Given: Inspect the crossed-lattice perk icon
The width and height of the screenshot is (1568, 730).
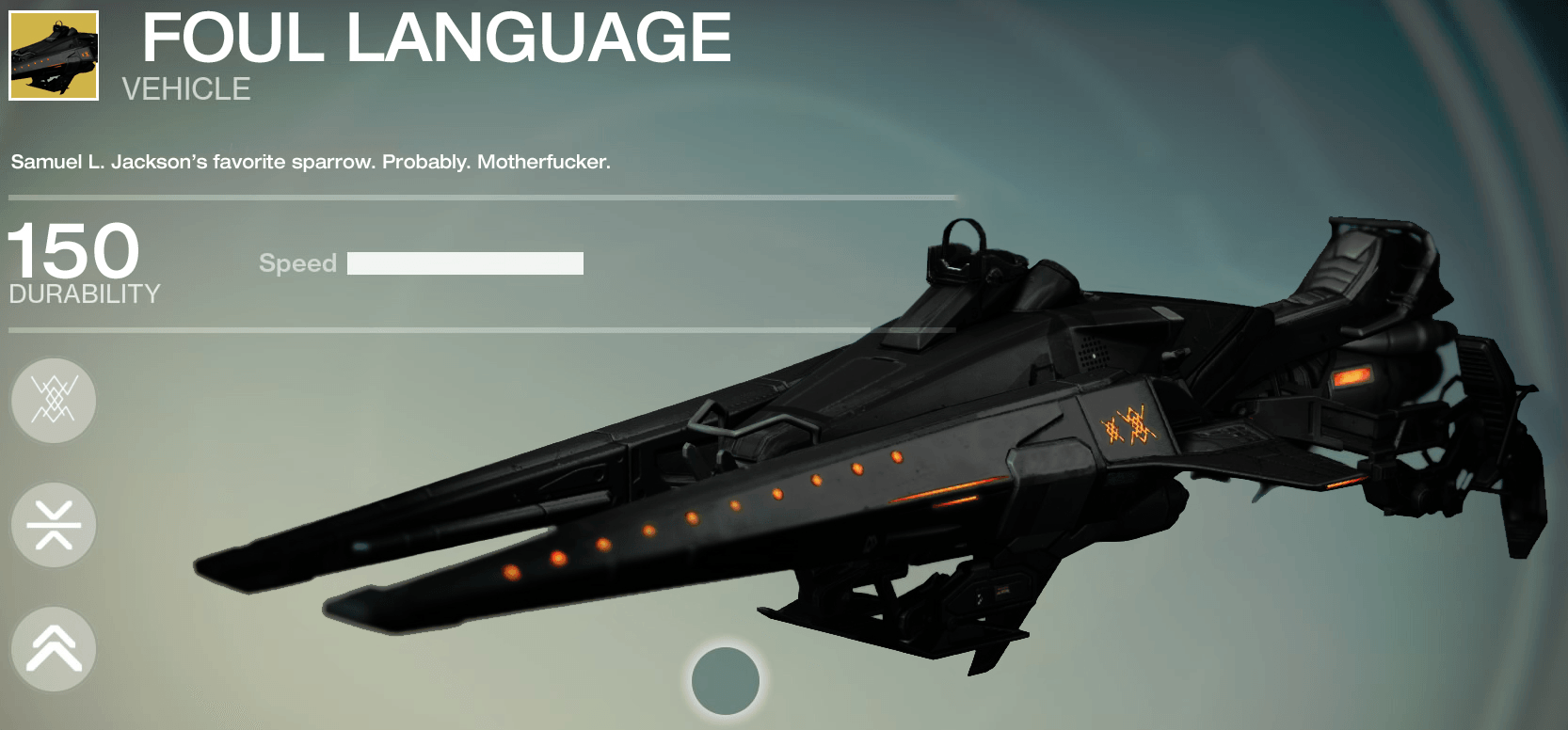Looking at the screenshot, I should pos(54,401).
